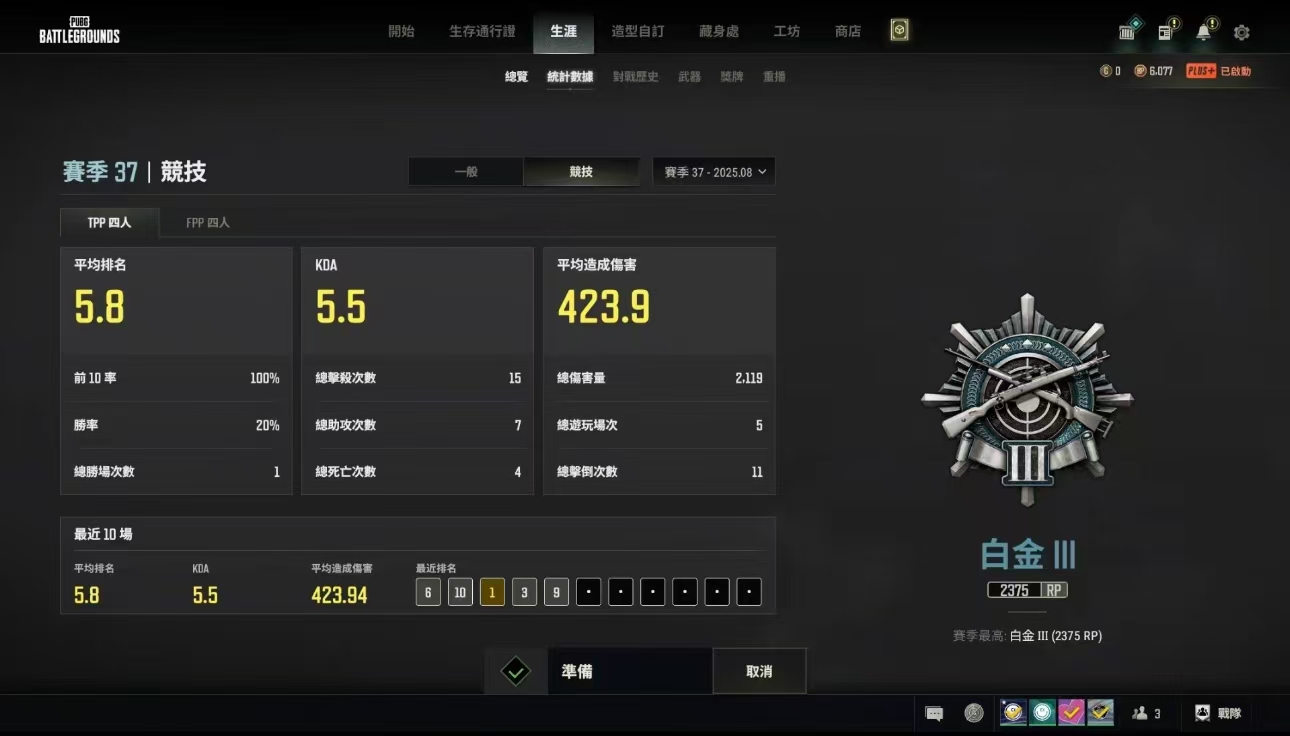1290x736 pixels.
Task: Open the party member count selector
Action: pos(1147,713)
